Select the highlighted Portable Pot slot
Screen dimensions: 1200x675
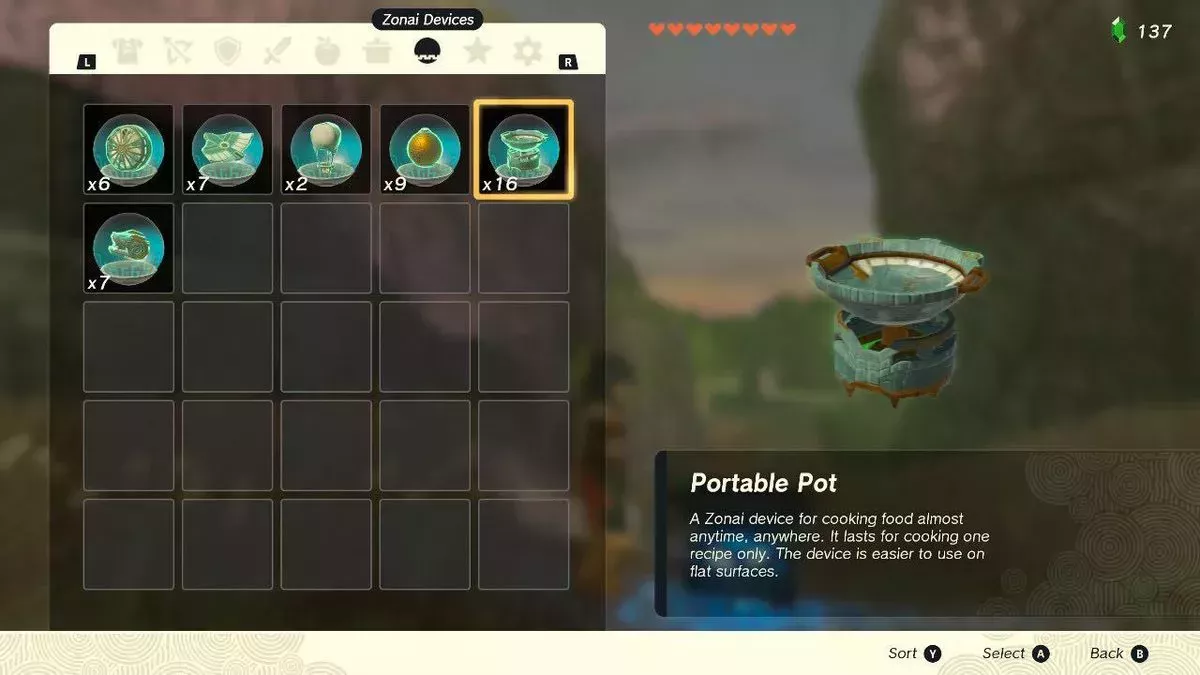click(x=523, y=149)
